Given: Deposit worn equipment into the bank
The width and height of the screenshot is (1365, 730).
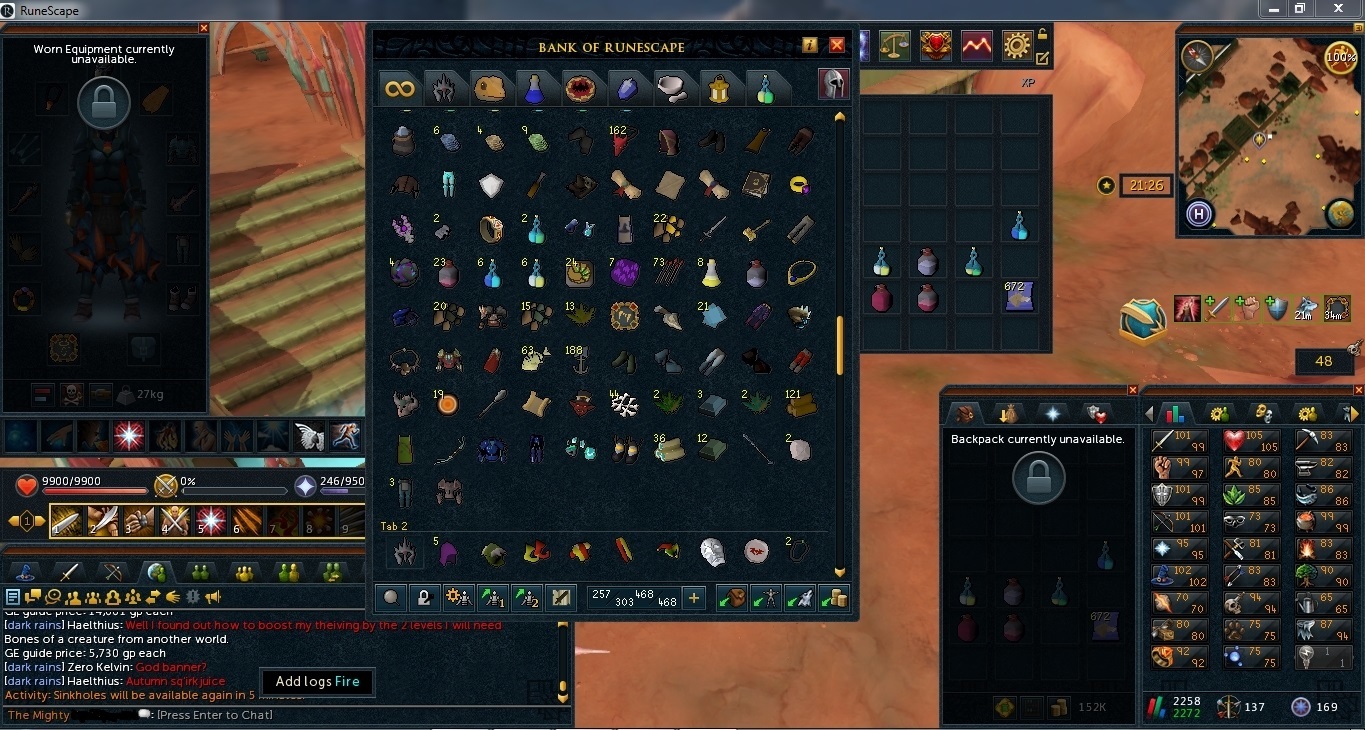Looking at the screenshot, I should pos(766,597).
